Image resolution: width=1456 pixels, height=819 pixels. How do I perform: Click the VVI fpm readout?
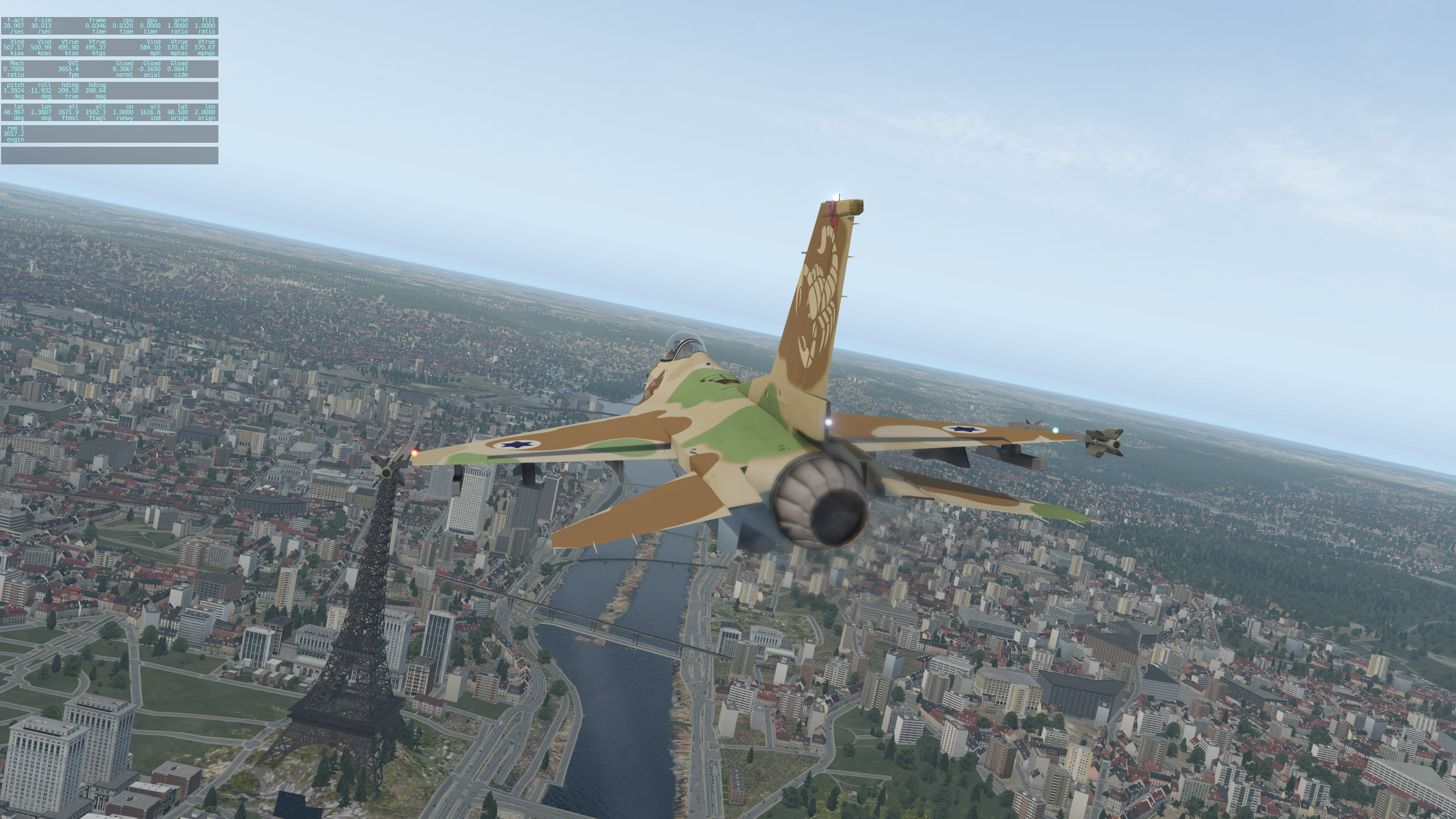pos(69,69)
